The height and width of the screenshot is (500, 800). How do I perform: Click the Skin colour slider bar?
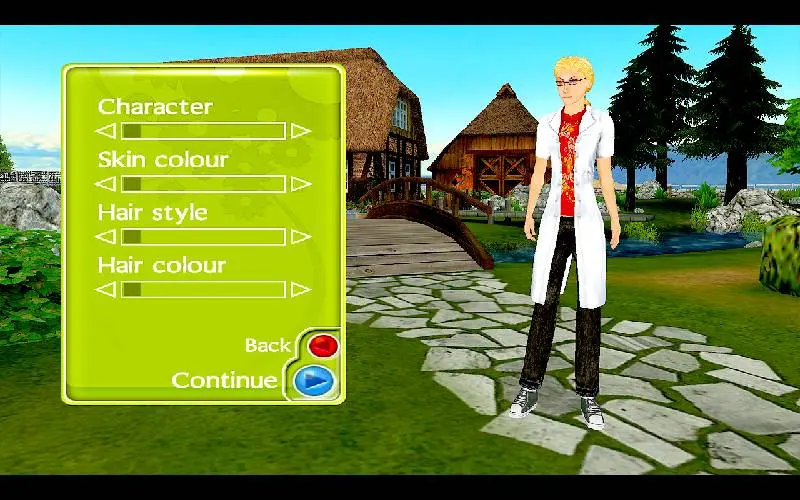[203, 184]
